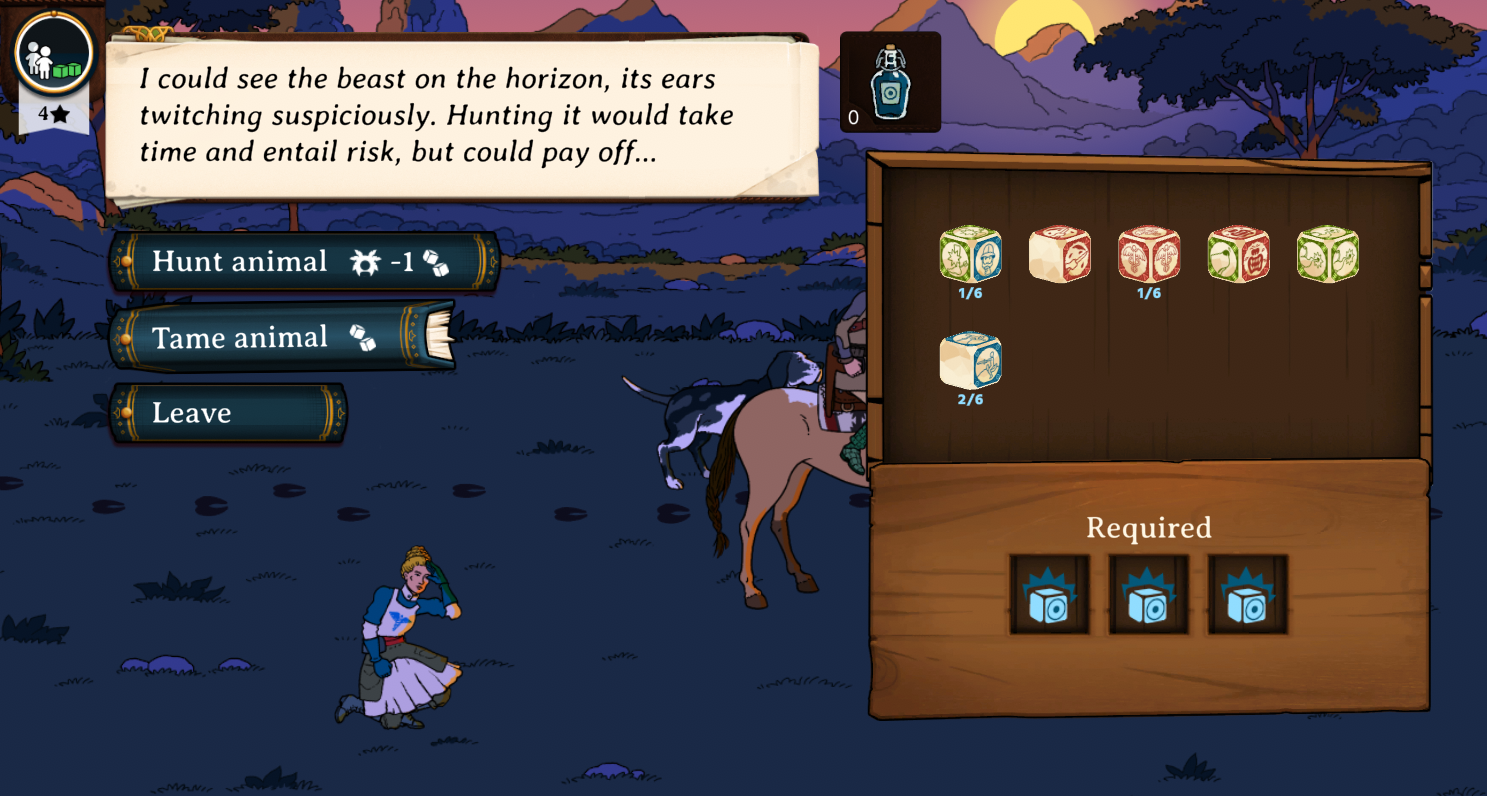Select the Tame animal option

pyautogui.click(x=280, y=338)
